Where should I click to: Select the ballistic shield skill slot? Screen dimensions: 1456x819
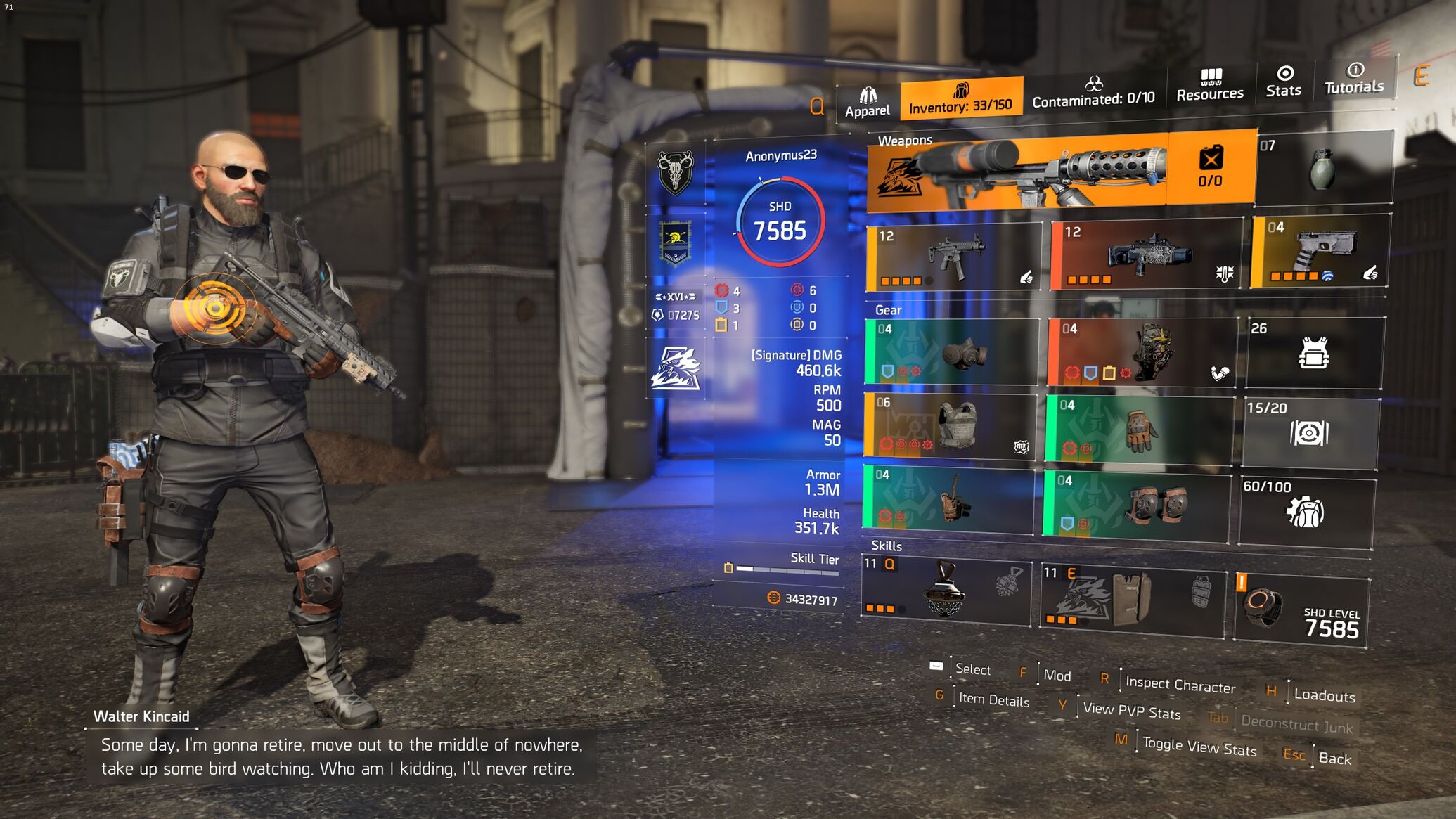tap(1133, 600)
